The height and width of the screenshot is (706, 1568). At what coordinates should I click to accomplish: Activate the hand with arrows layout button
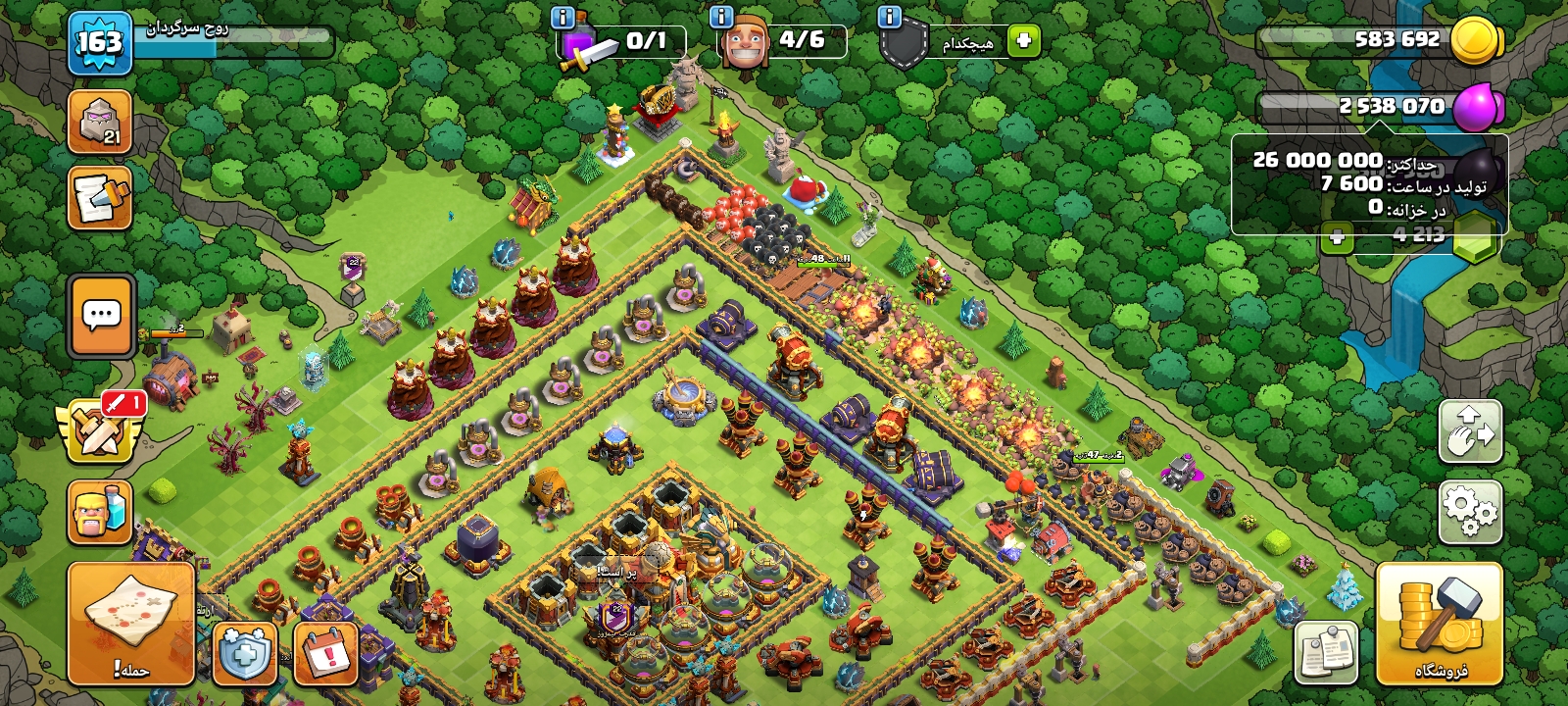(x=1470, y=430)
